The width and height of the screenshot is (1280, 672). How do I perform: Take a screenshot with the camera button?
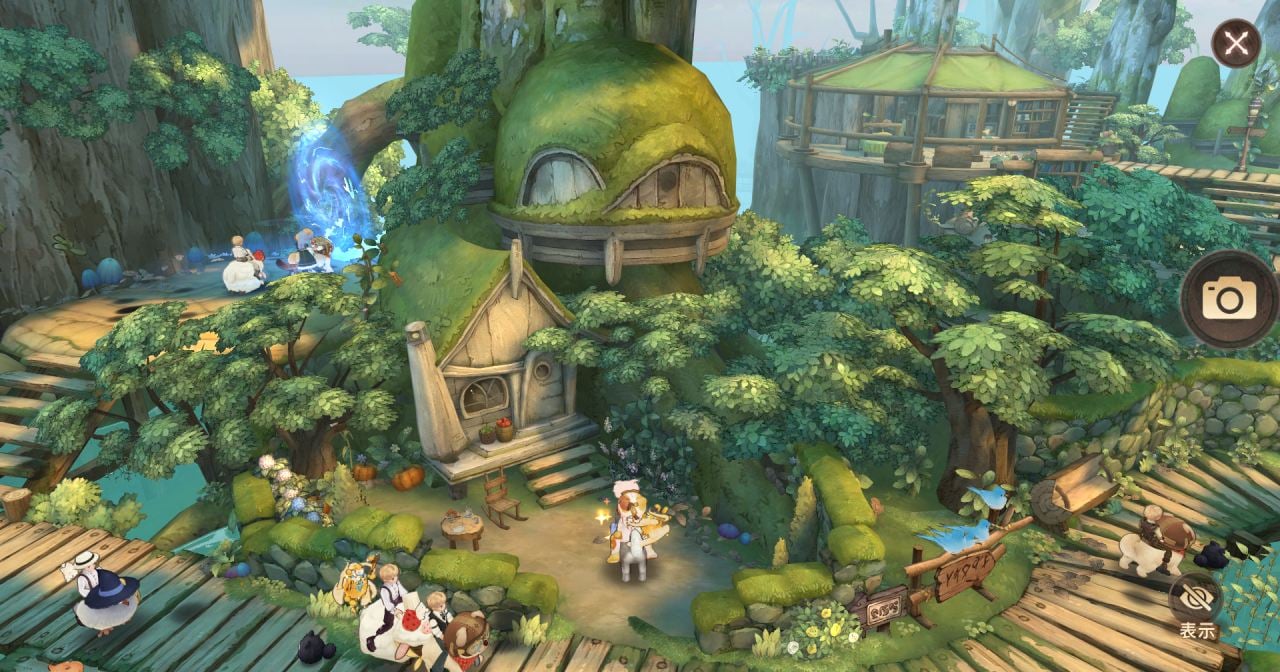(x=1228, y=298)
